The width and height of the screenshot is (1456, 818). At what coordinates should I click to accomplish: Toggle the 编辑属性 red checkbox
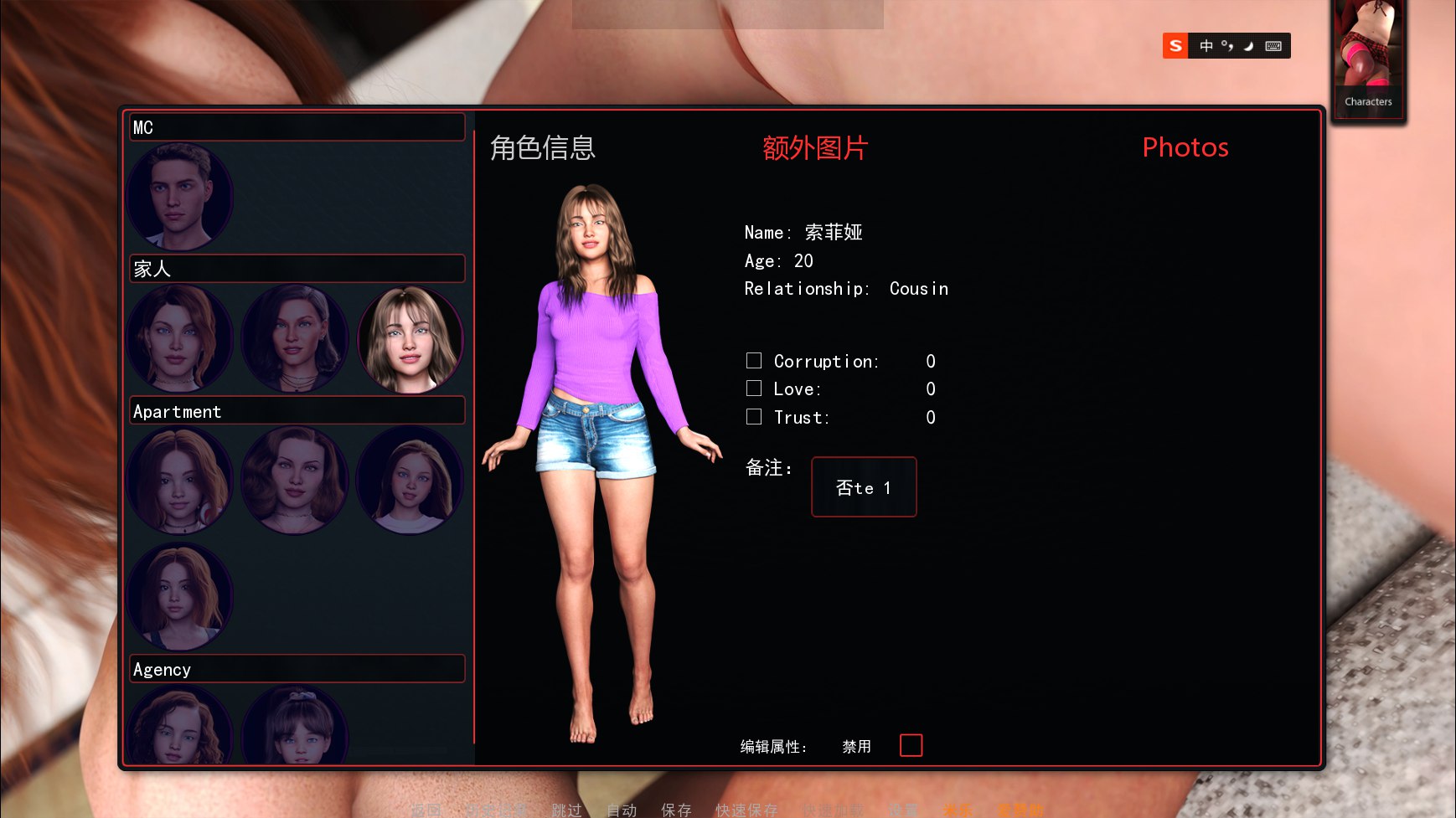(x=911, y=745)
